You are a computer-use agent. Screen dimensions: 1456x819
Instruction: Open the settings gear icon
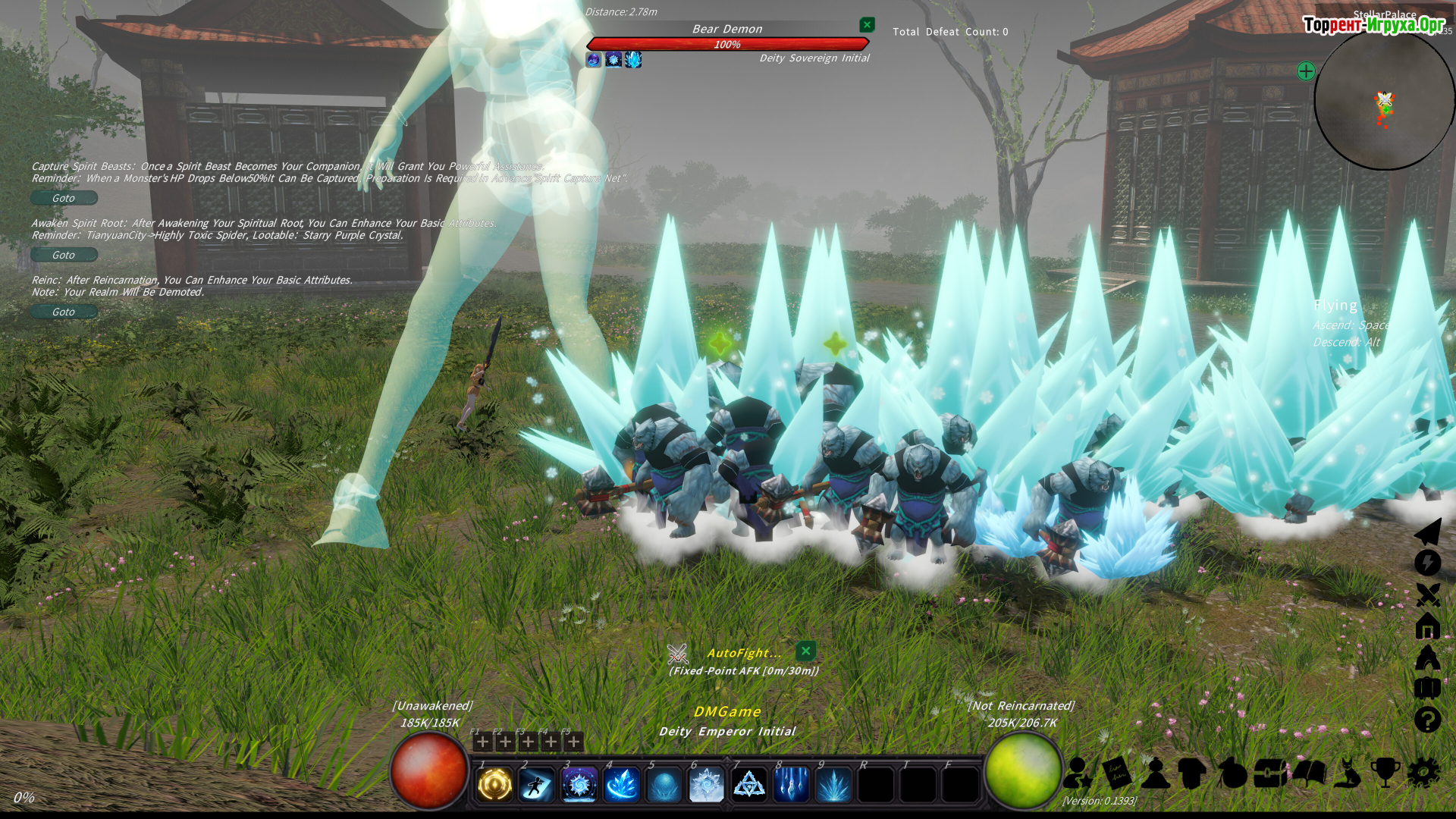pyautogui.click(x=1423, y=773)
